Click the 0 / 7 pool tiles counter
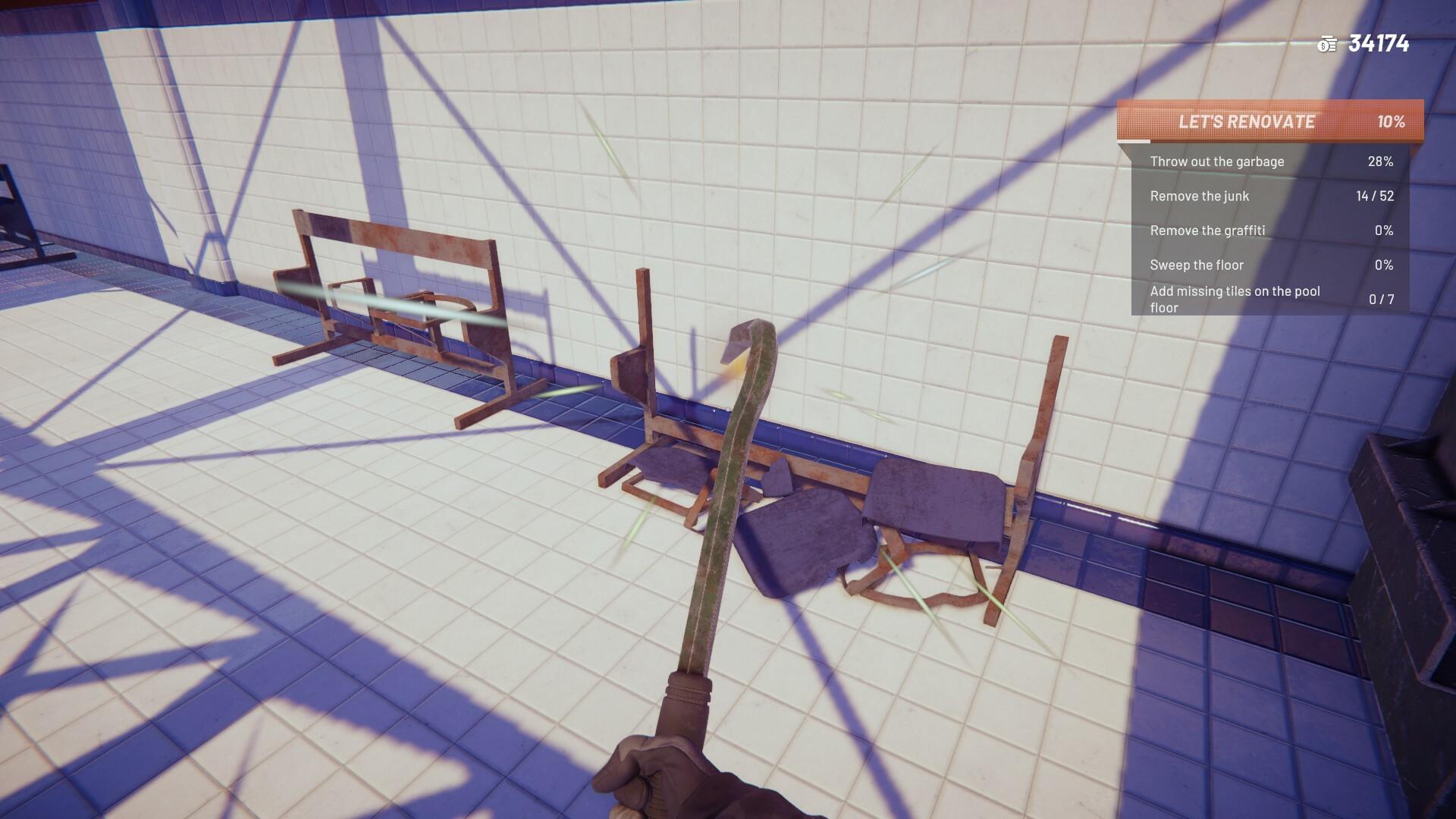This screenshot has width=1456, height=819. click(1382, 299)
